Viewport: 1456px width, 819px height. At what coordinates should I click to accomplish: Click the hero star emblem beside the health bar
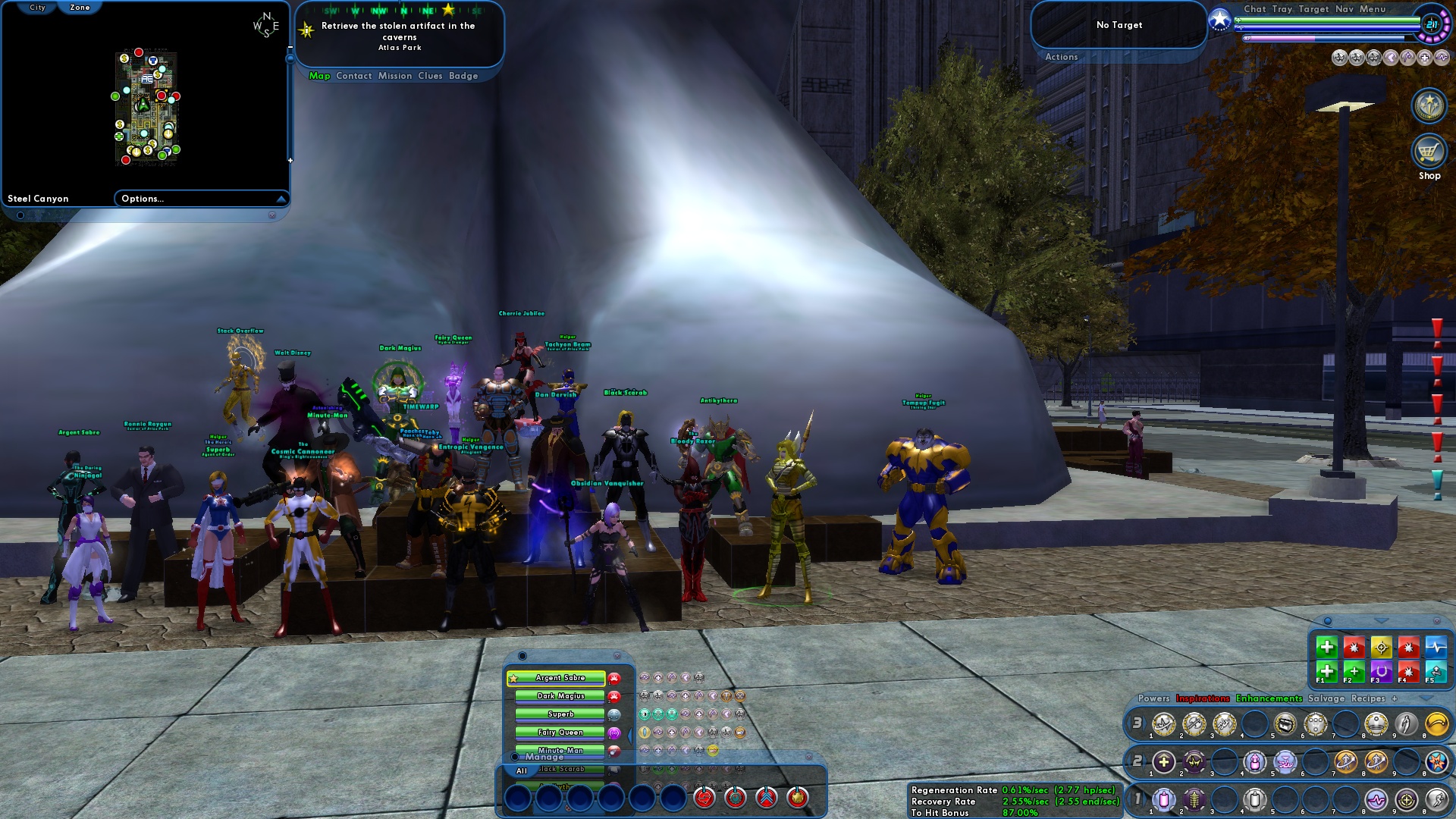coord(1219,20)
